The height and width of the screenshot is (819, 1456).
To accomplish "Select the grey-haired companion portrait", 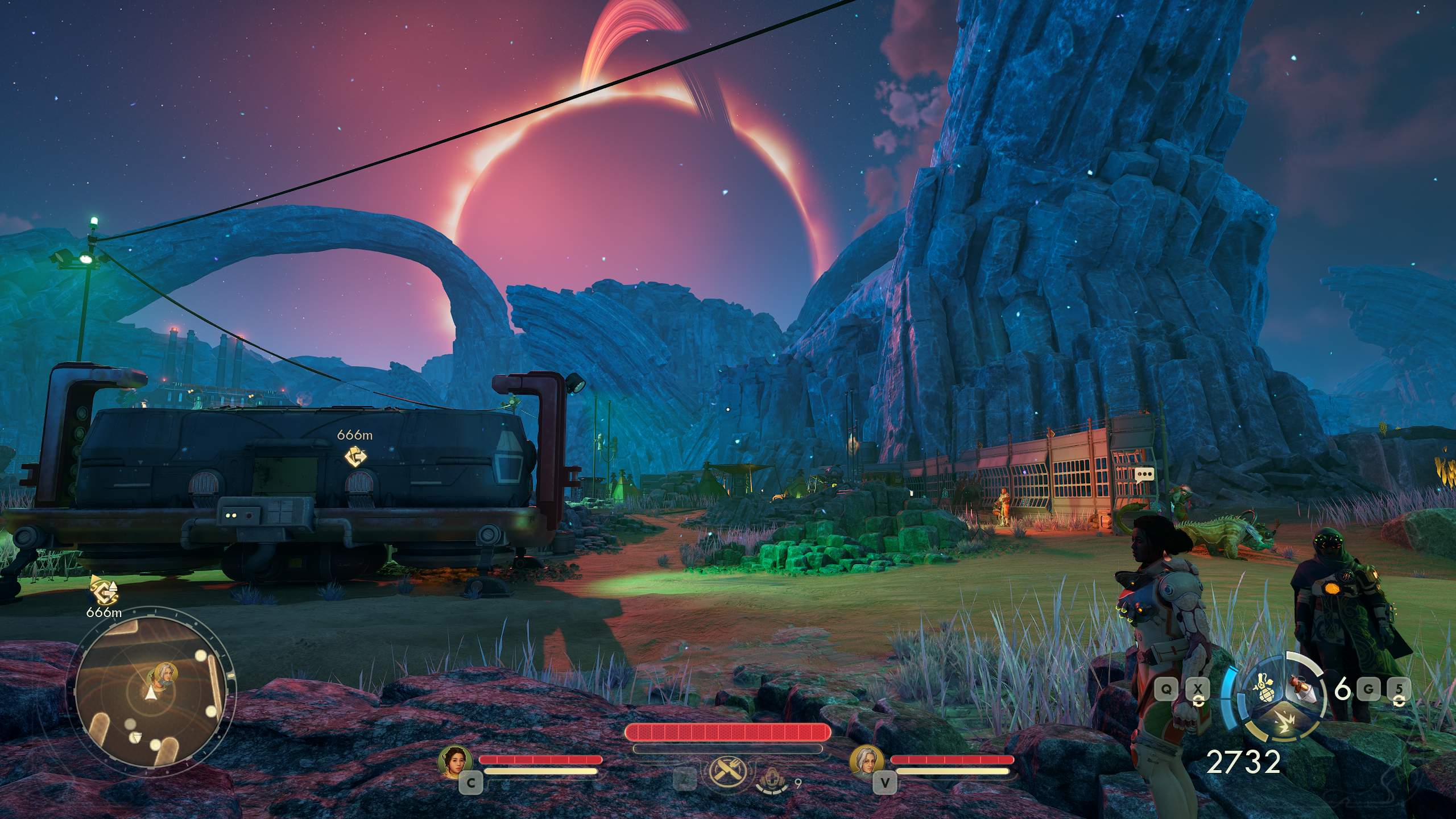I will [x=867, y=761].
